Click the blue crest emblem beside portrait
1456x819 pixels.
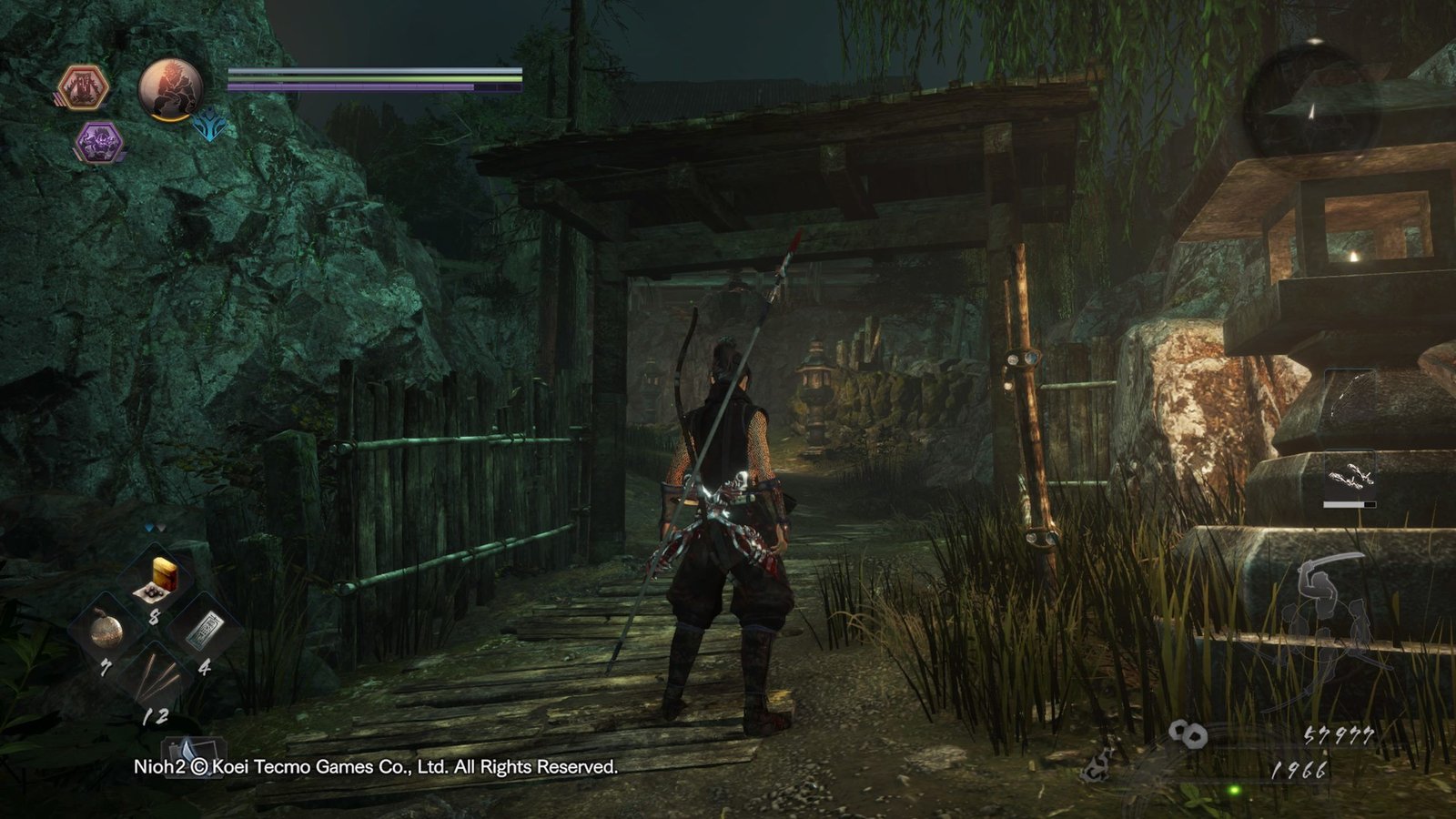[211, 126]
